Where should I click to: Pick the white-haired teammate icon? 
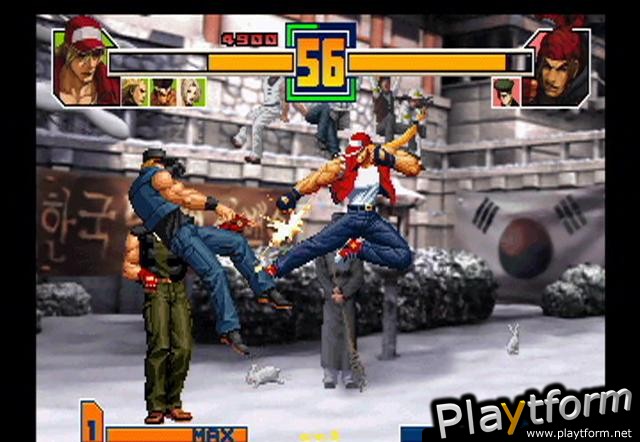(x=191, y=91)
